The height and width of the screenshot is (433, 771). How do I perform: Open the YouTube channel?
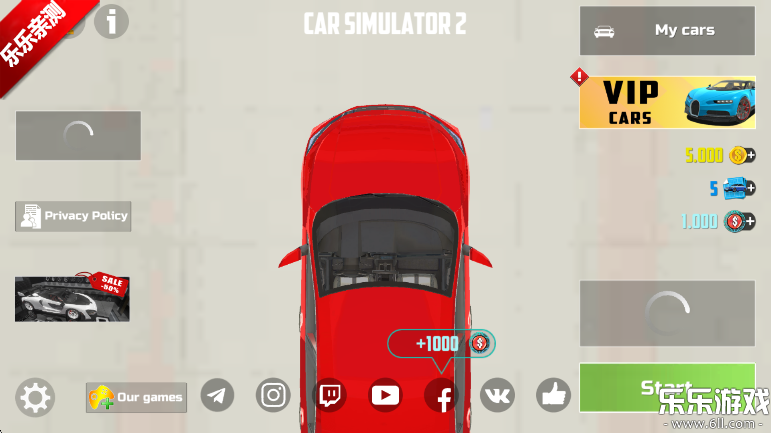(385, 395)
